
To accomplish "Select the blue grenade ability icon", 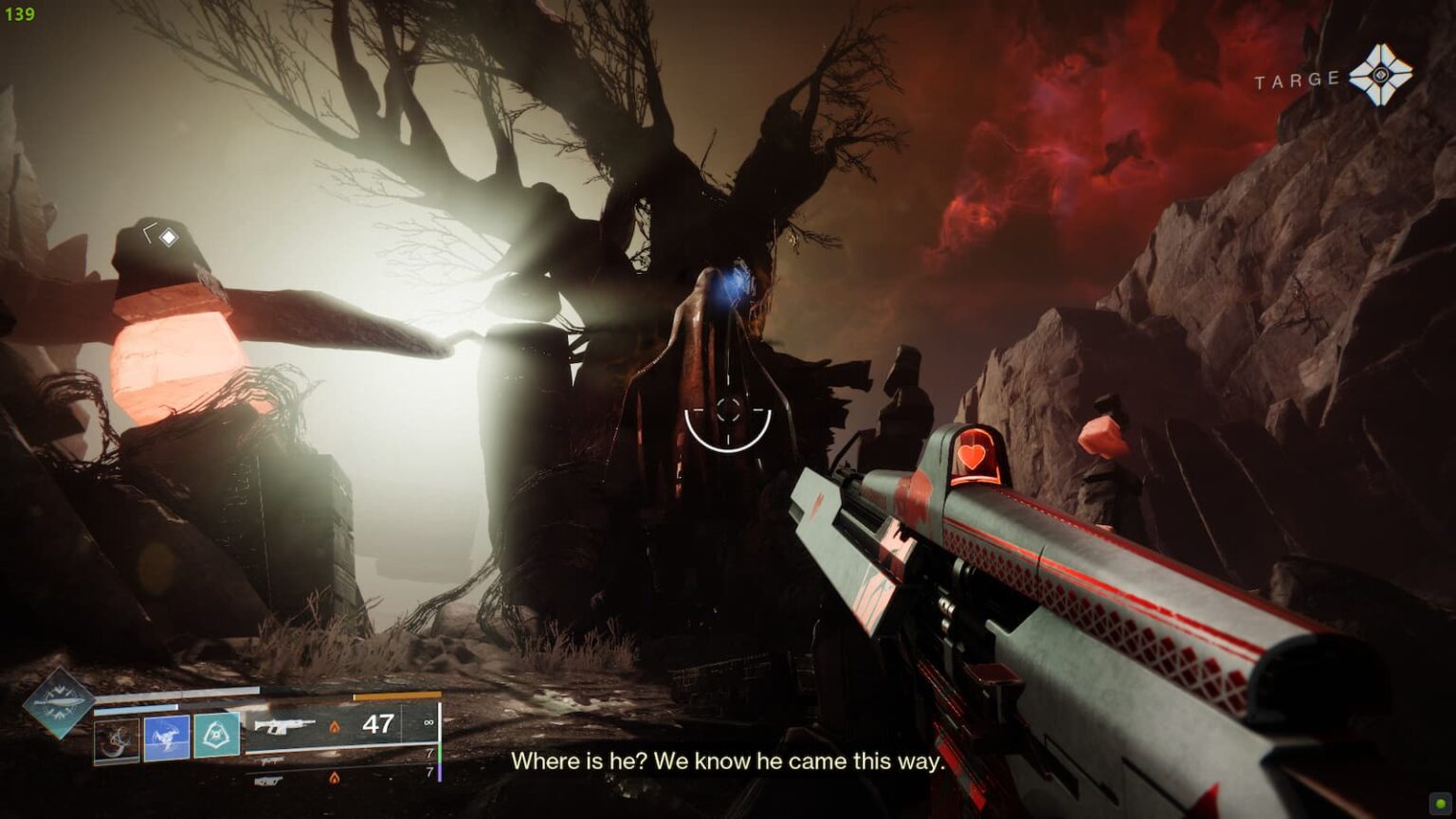I will pyautogui.click(x=168, y=736).
